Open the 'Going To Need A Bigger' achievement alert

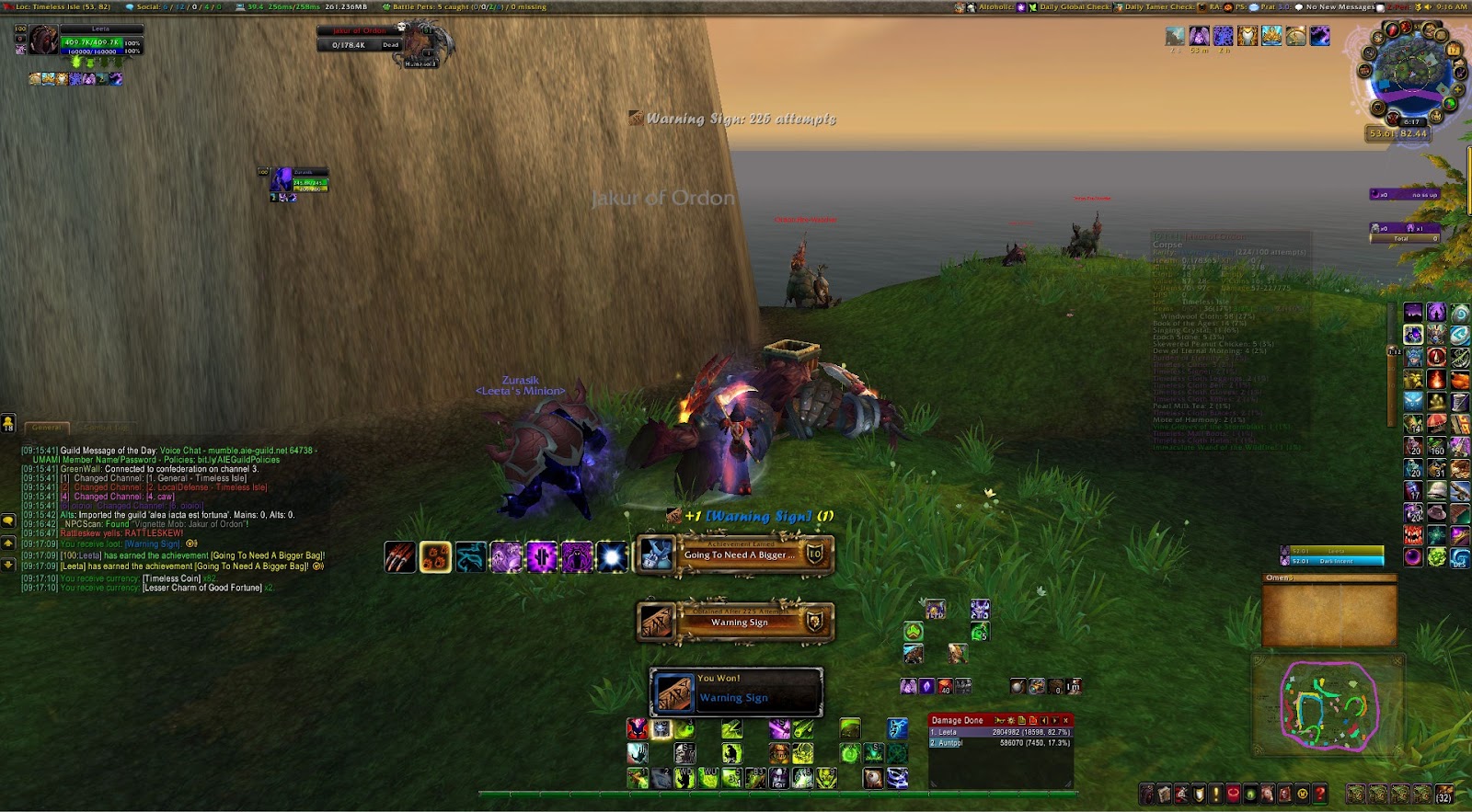(736, 555)
